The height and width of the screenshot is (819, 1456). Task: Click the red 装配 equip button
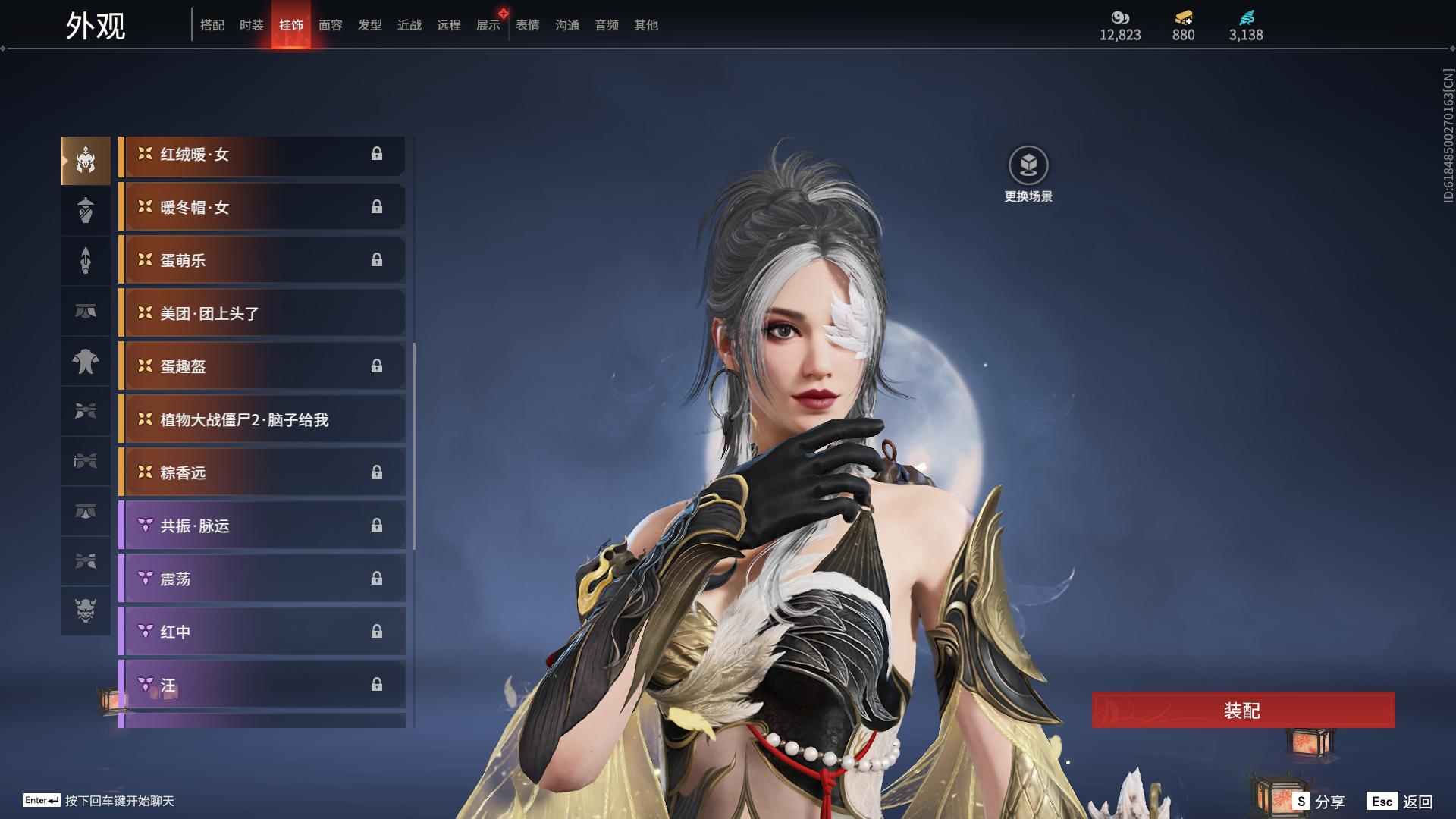(1242, 711)
